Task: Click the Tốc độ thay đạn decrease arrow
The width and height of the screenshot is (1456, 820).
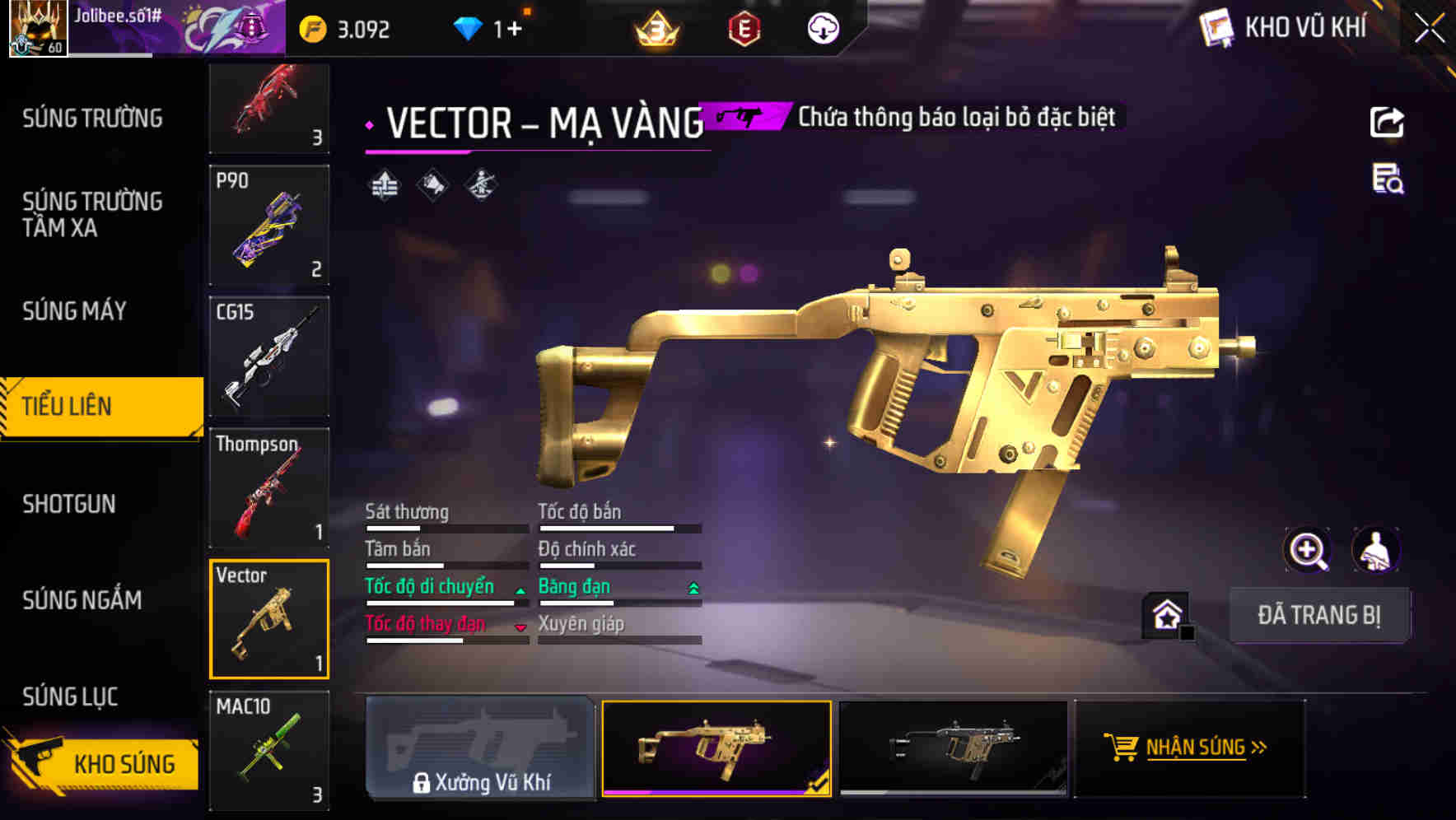Action: tap(520, 627)
